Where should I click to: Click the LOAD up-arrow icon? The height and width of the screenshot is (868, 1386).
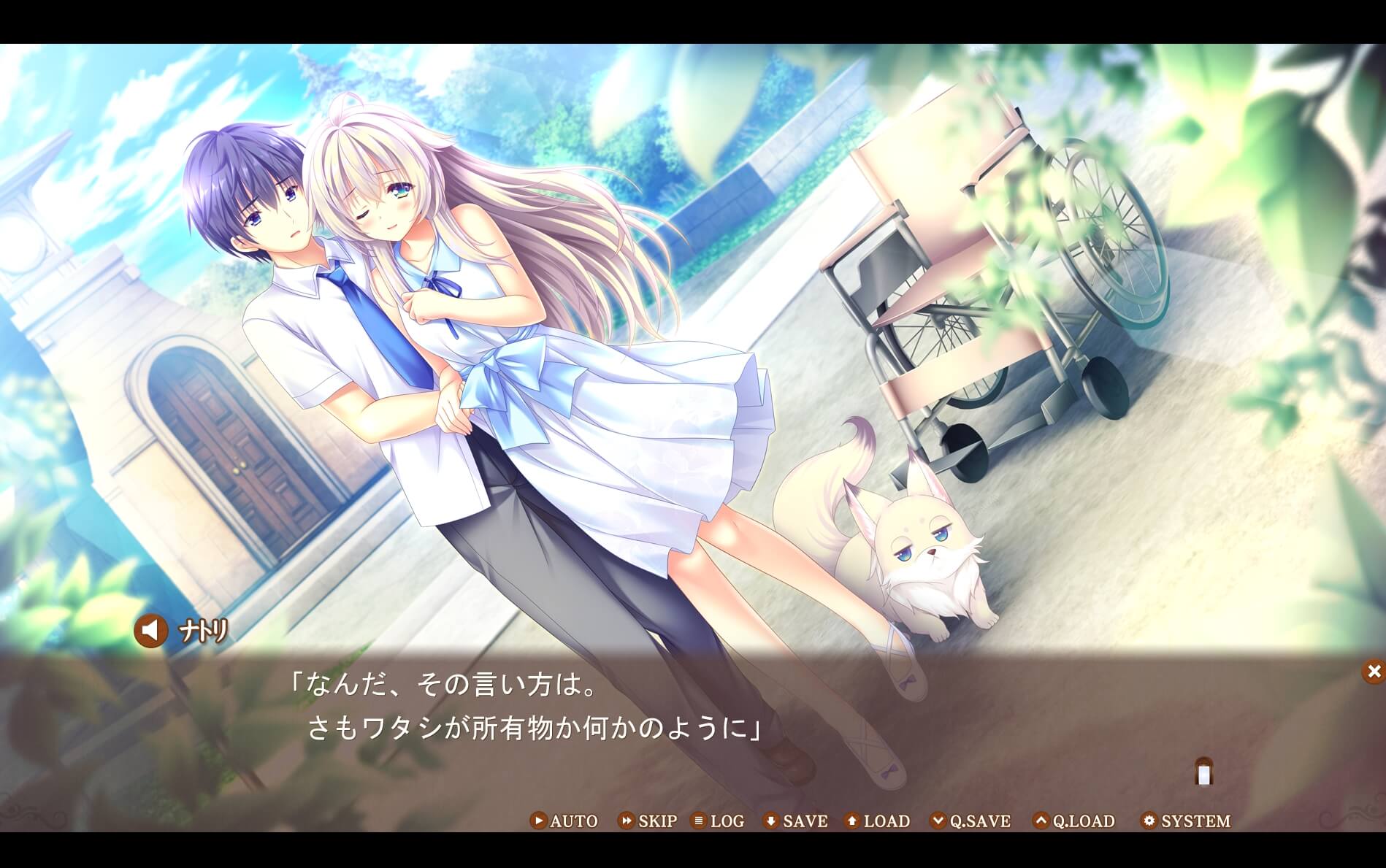coord(851,821)
